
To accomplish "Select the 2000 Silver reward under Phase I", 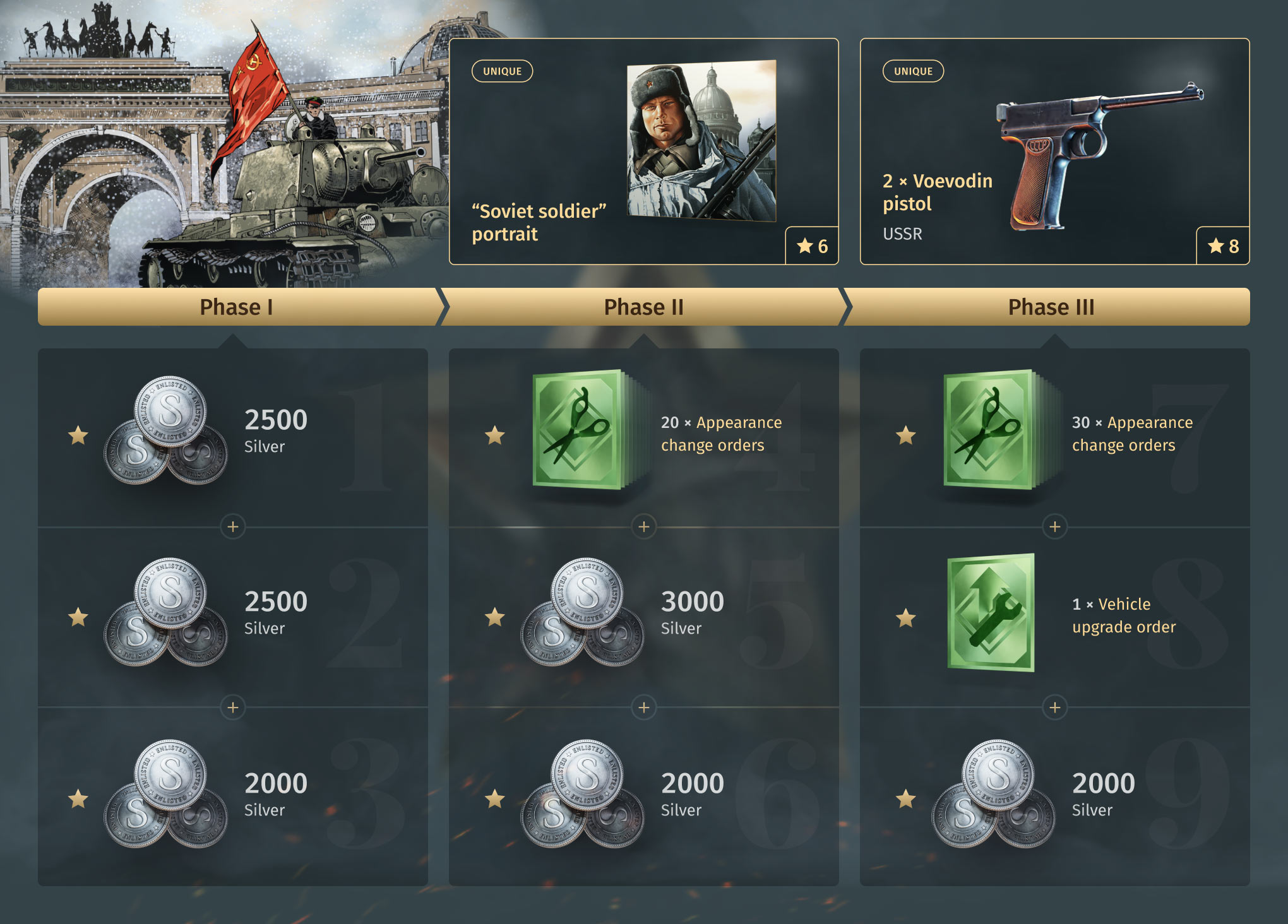I will 232,797.
